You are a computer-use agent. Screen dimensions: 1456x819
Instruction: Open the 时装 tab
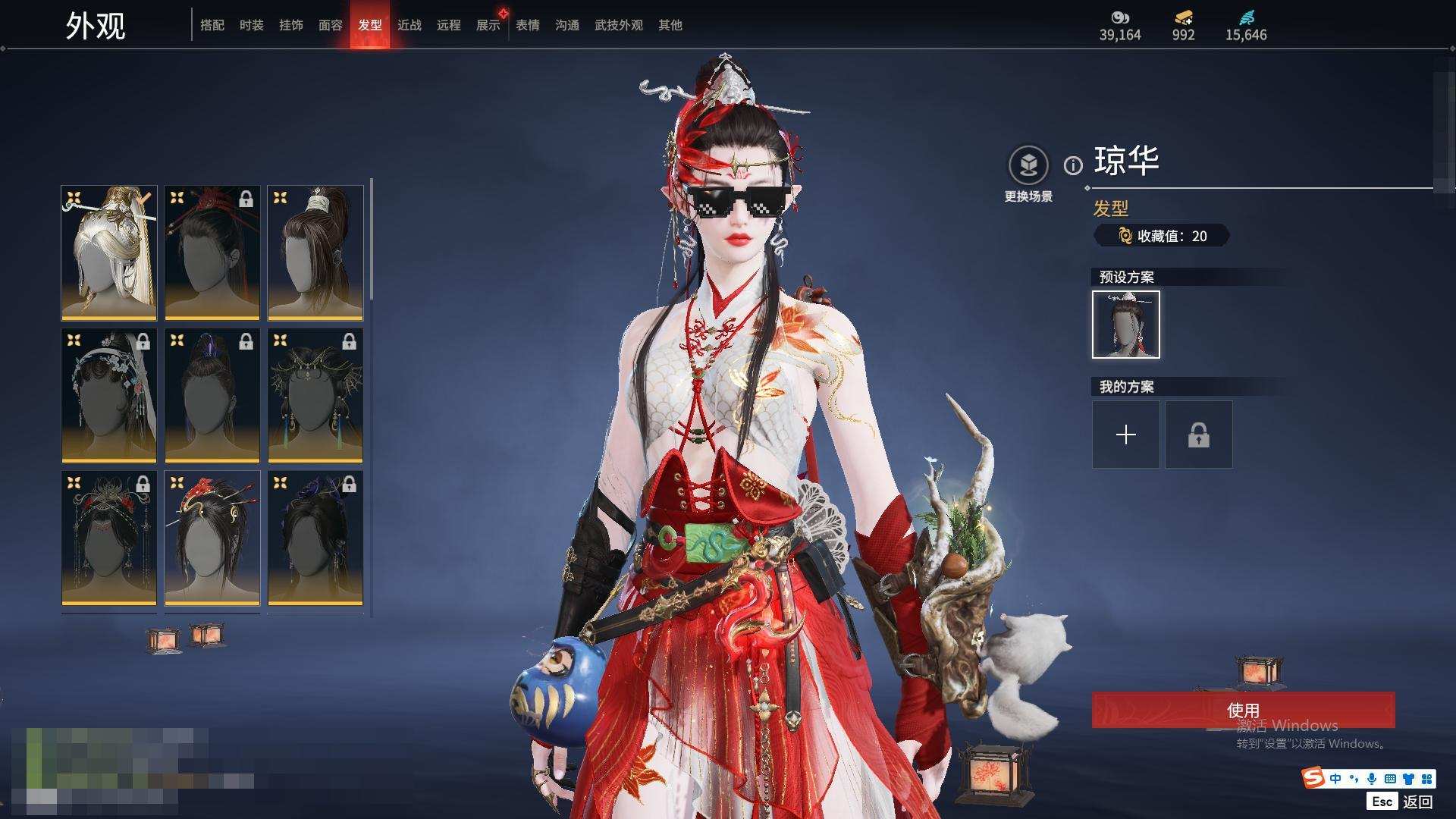251,25
